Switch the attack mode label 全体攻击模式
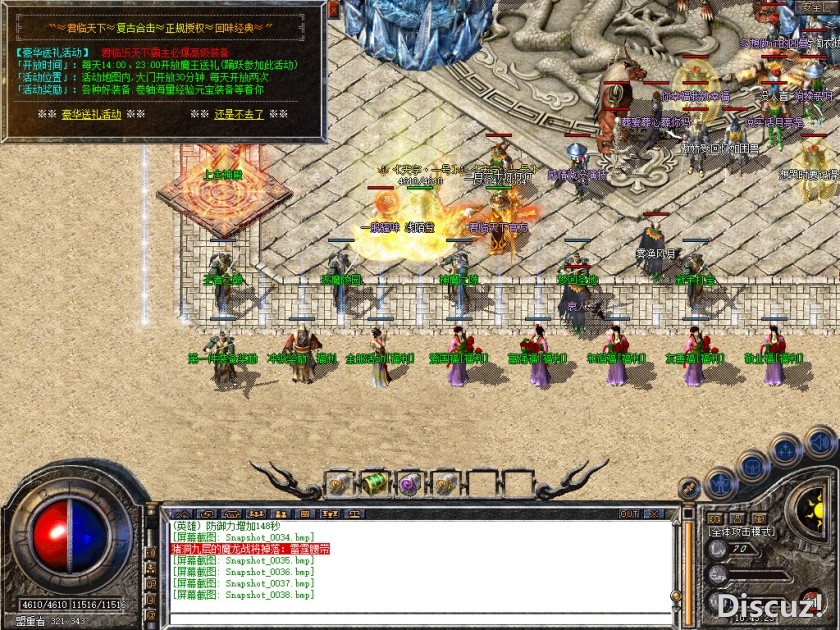 [744, 531]
